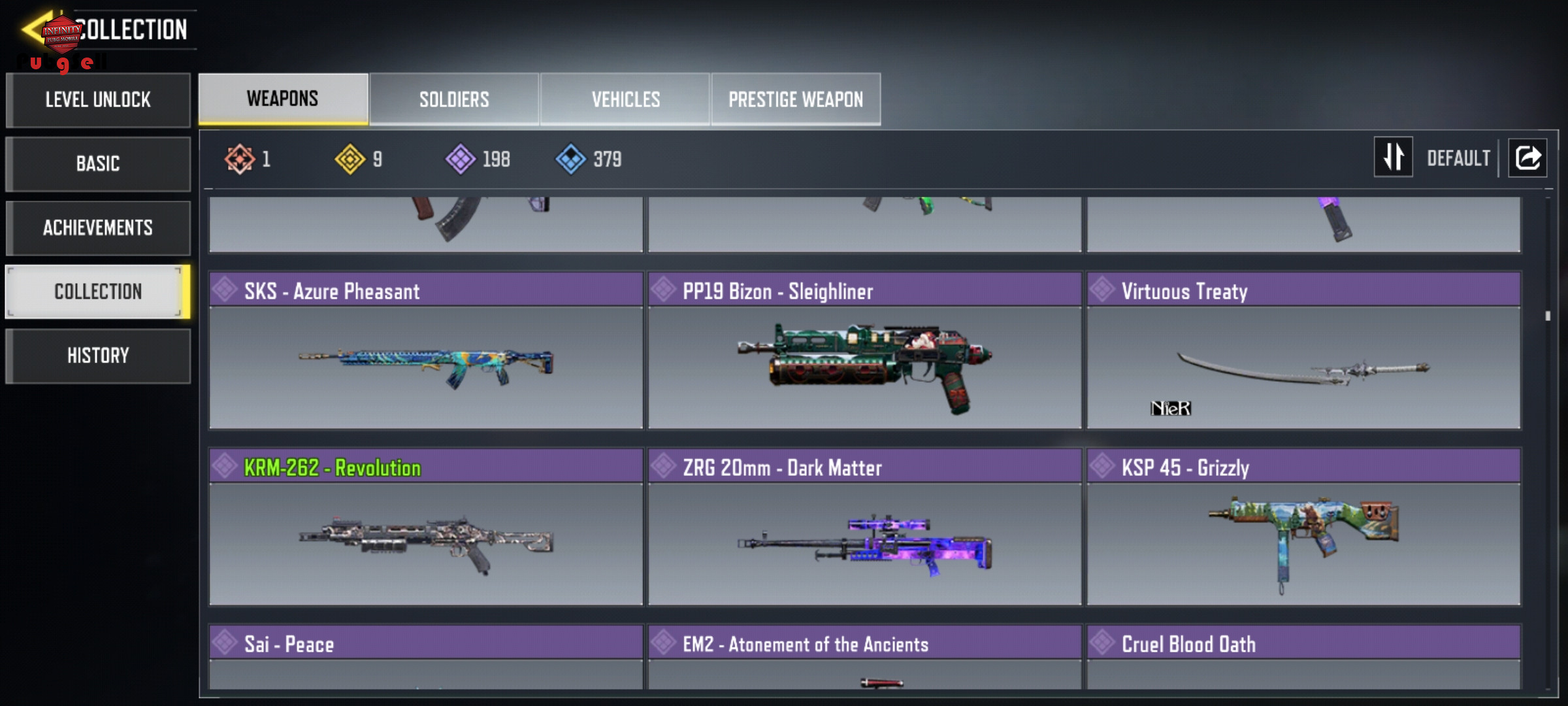Open the Prestige Weapon tab

pos(796,99)
